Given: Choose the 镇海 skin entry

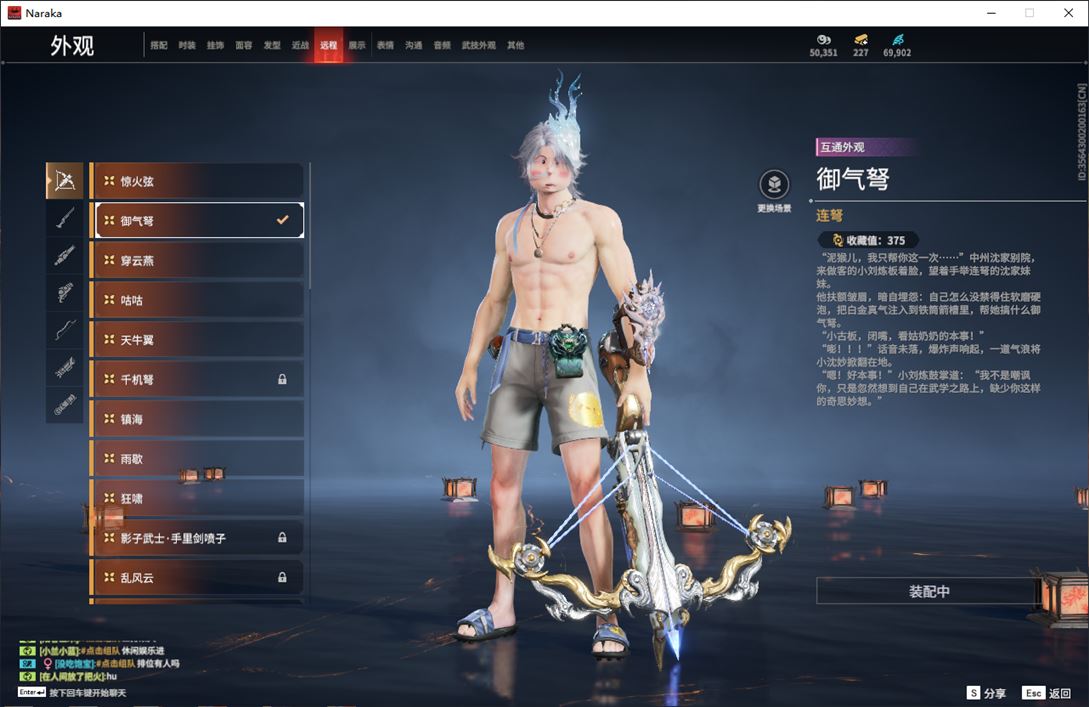Looking at the screenshot, I should [198, 419].
